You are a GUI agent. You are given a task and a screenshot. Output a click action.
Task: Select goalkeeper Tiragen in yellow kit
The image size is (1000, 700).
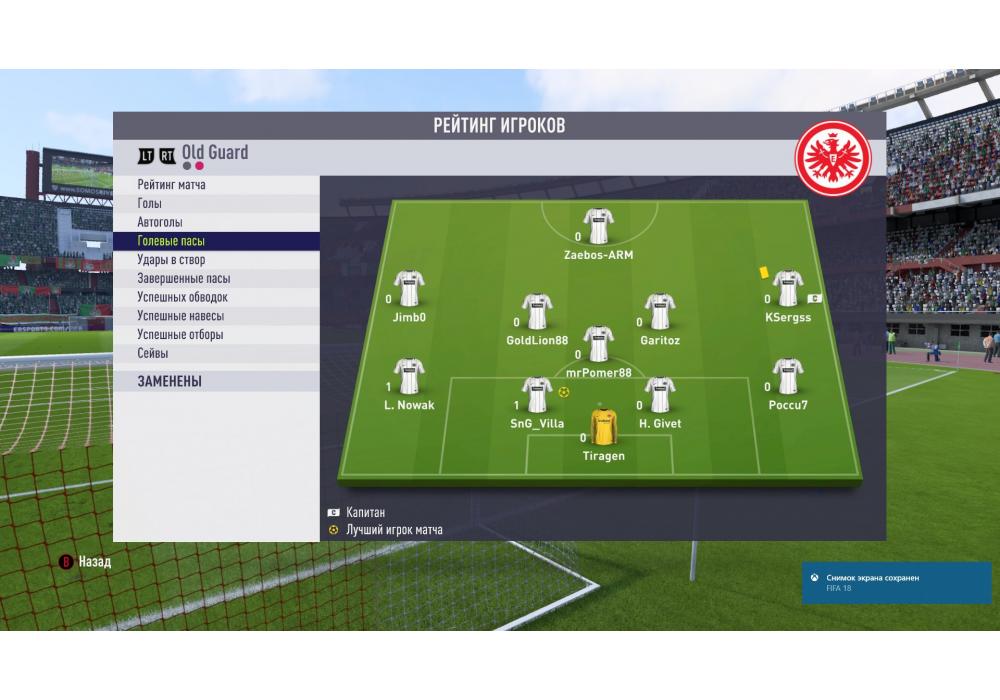point(603,428)
